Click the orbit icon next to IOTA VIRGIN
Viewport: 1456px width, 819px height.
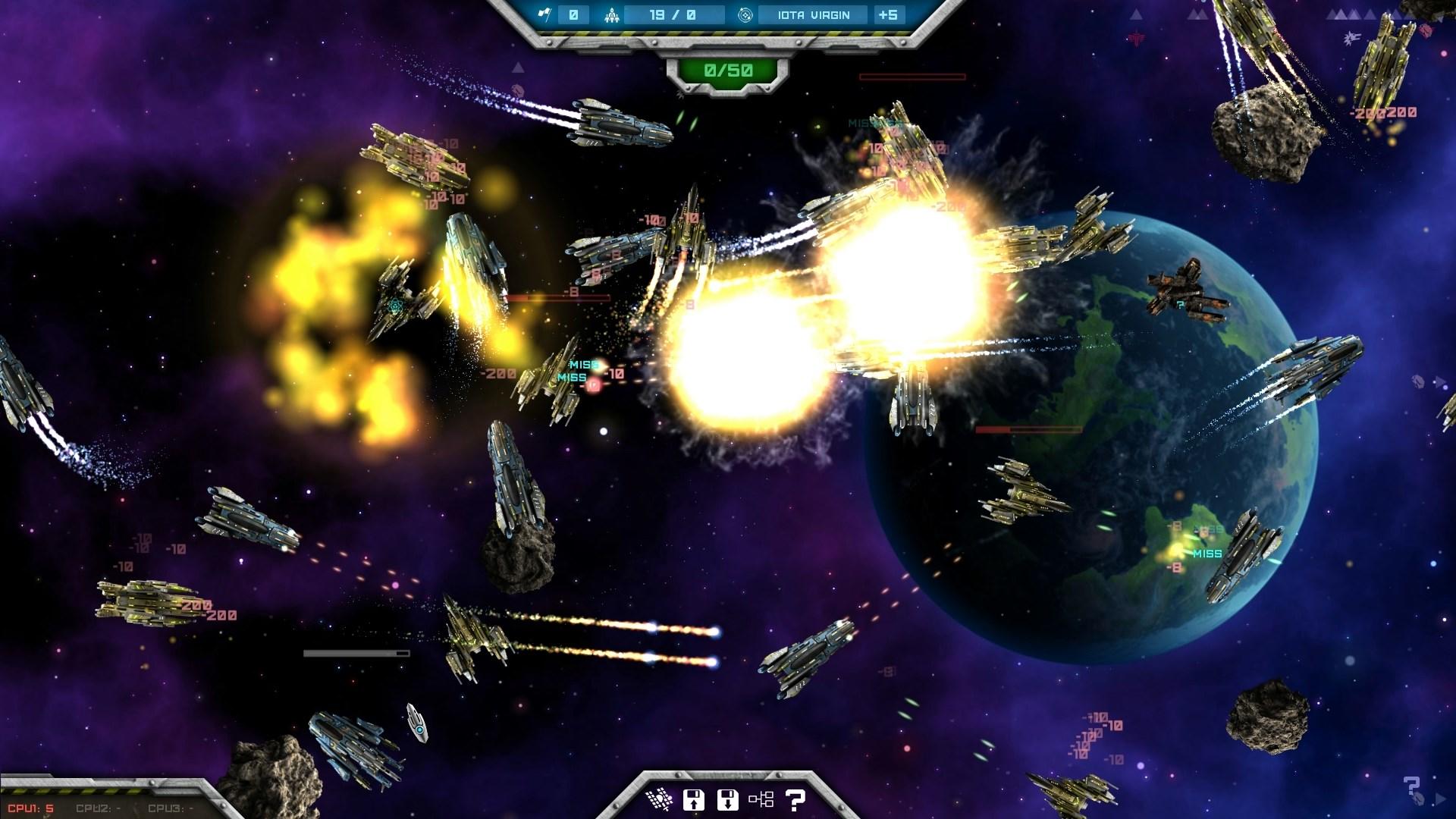click(745, 14)
